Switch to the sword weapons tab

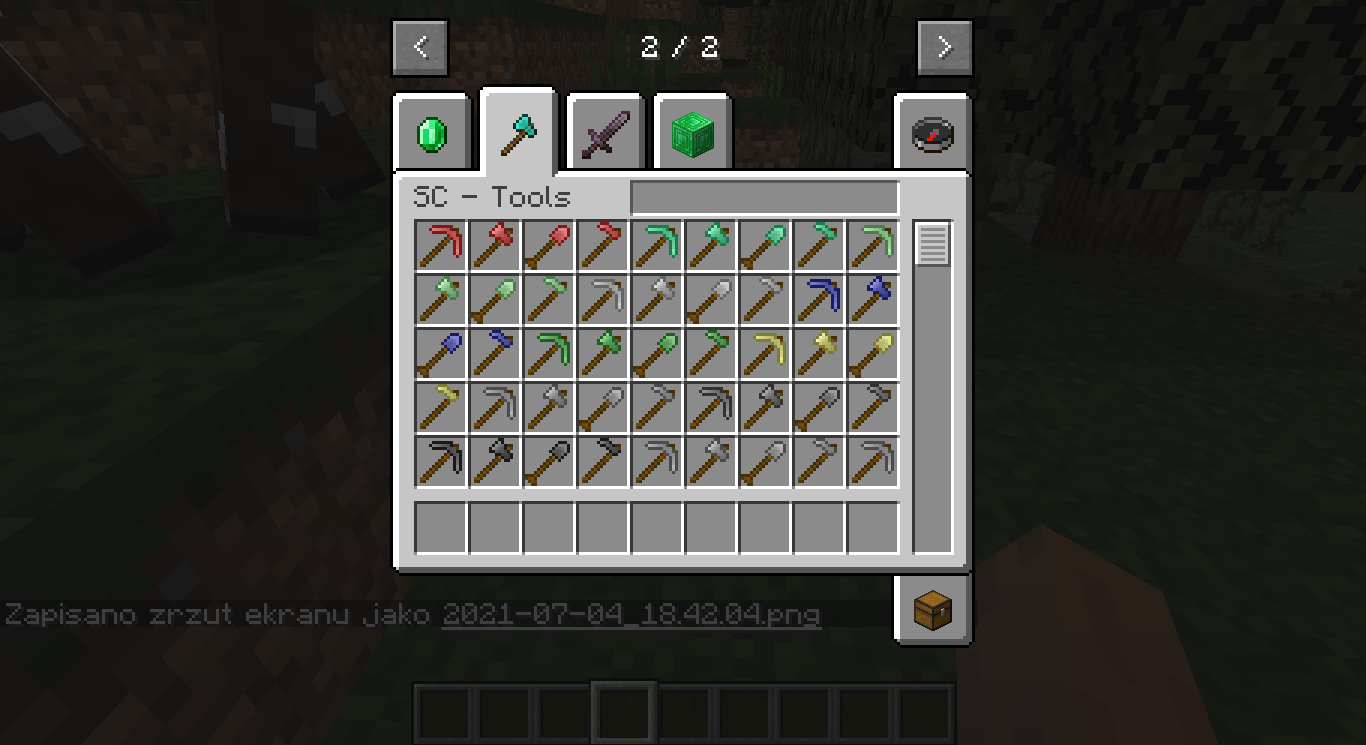click(604, 133)
